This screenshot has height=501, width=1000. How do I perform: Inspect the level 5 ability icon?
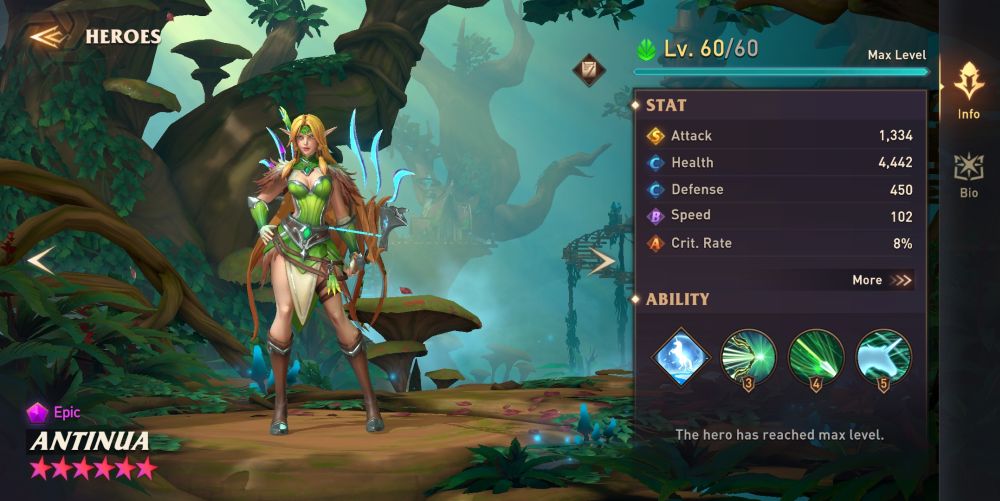[883, 357]
